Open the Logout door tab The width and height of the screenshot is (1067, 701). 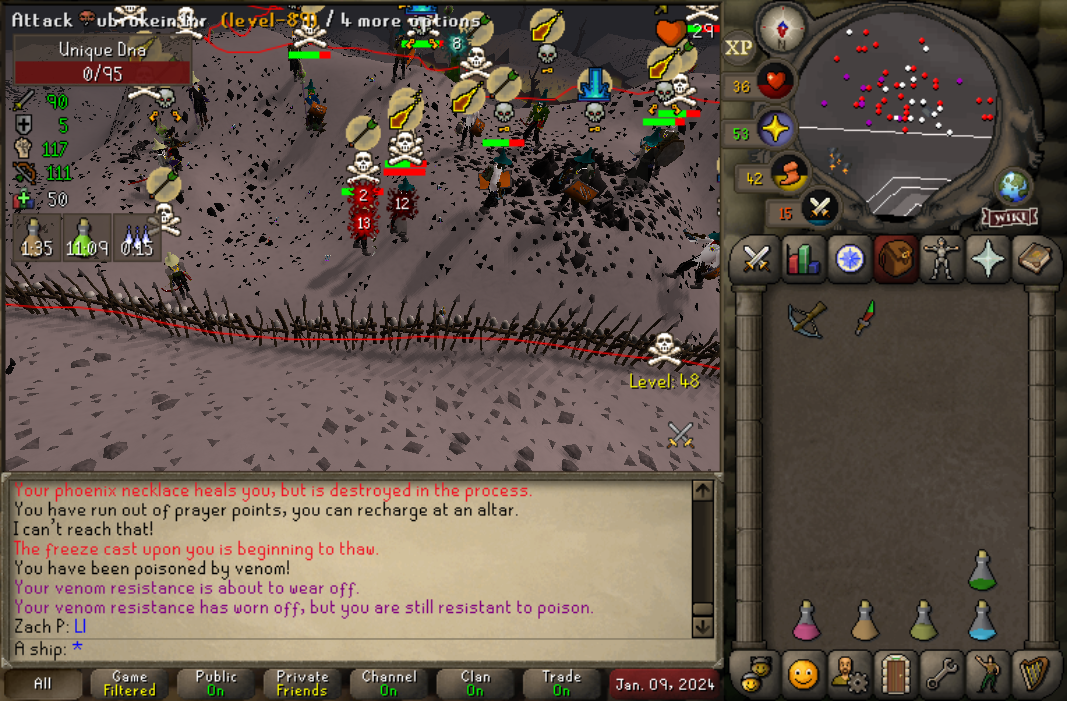pyautogui.click(x=895, y=675)
